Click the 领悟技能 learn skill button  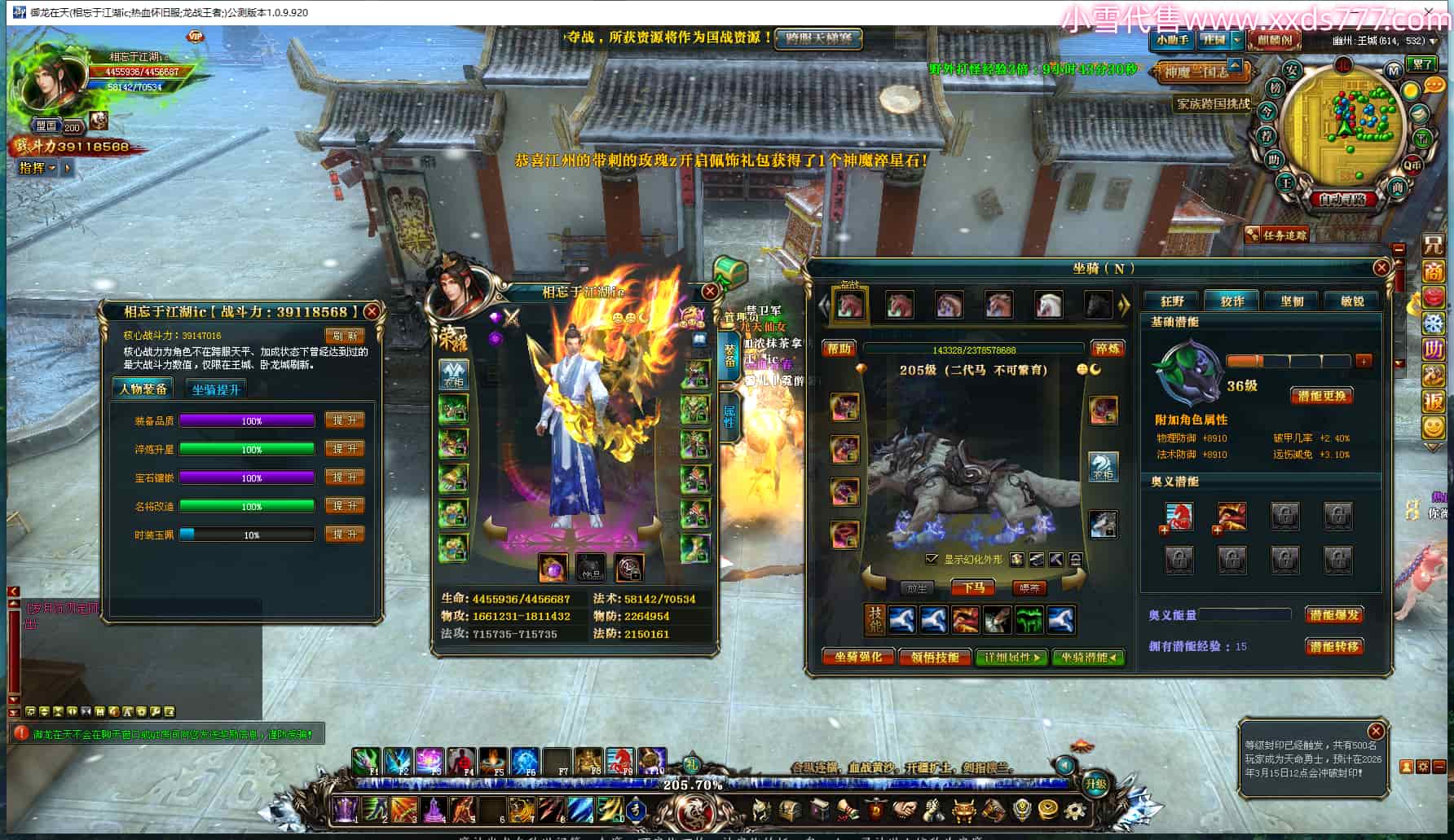pyautogui.click(x=935, y=657)
